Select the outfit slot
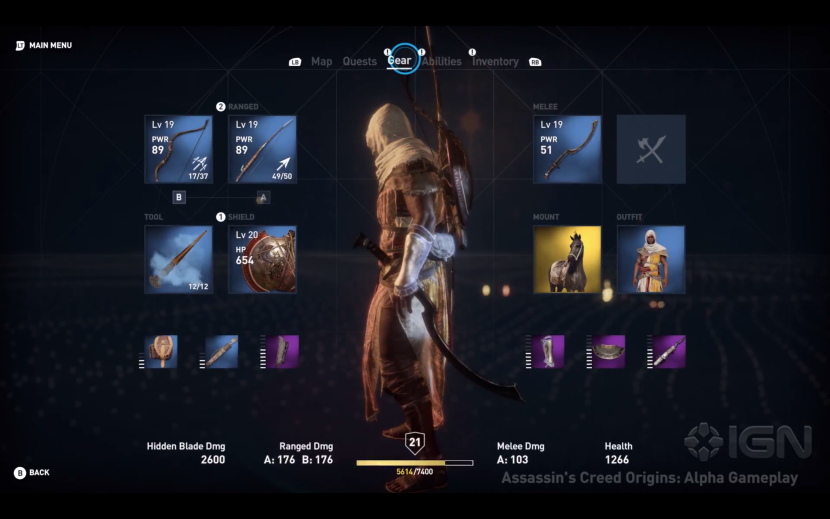 click(x=651, y=259)
